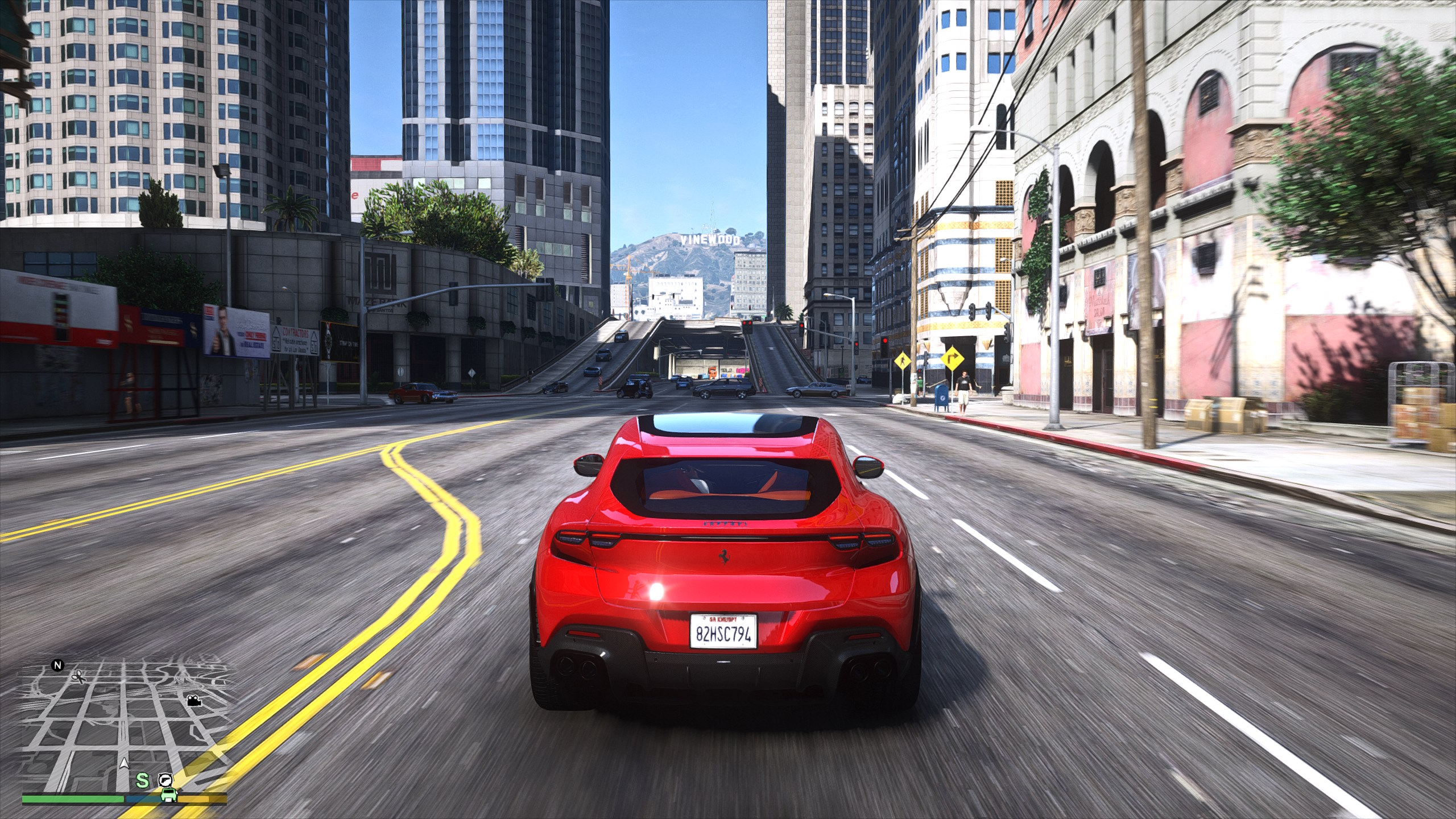Click the white player arrow on minimap
The image size is (1456, 819).
(x=124, y=763)
